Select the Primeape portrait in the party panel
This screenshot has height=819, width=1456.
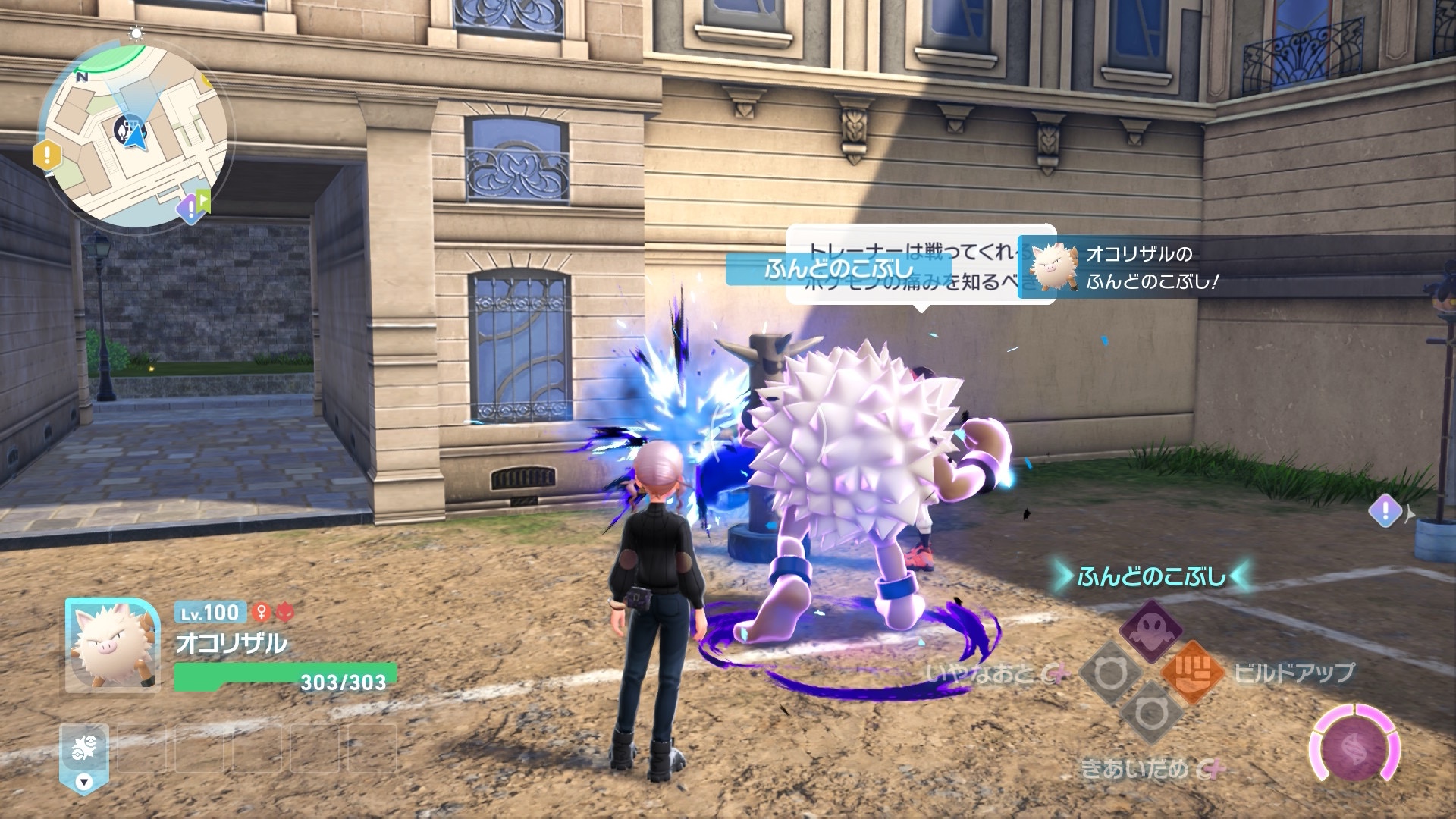pos(112,644)
